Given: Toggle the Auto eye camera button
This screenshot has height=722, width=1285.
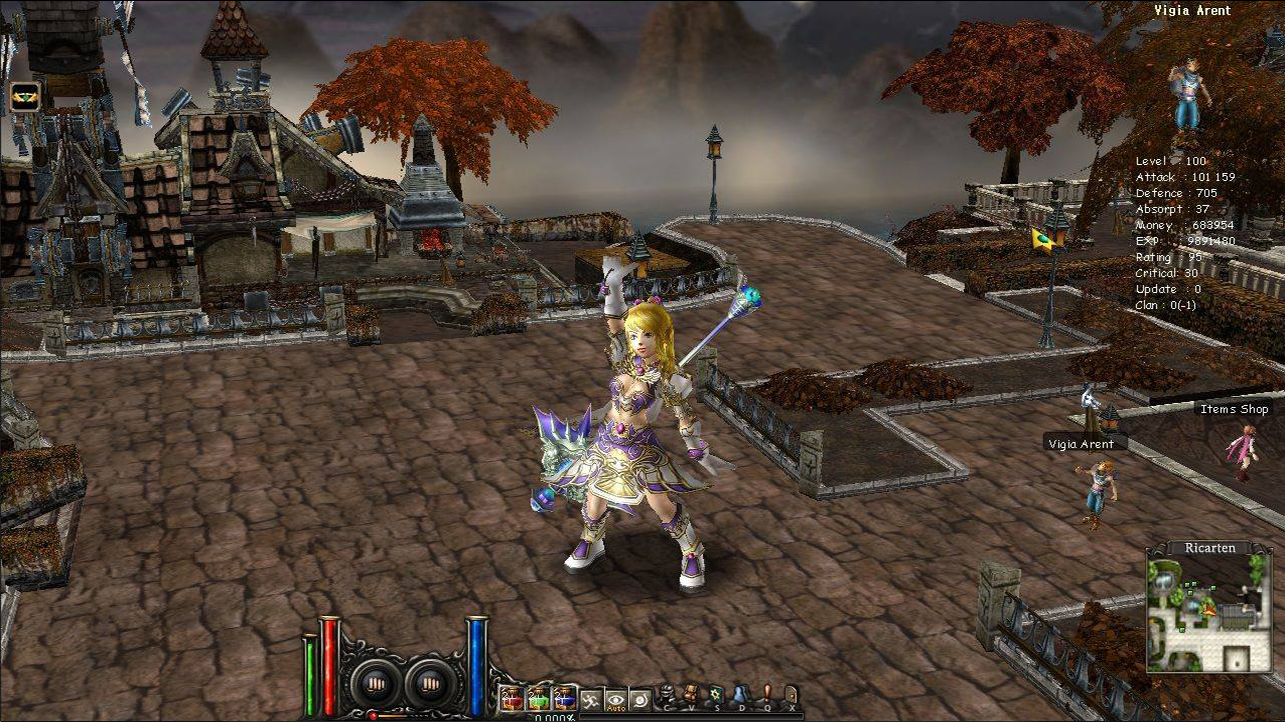Looking at the screenshot, I should click(616, 699).
